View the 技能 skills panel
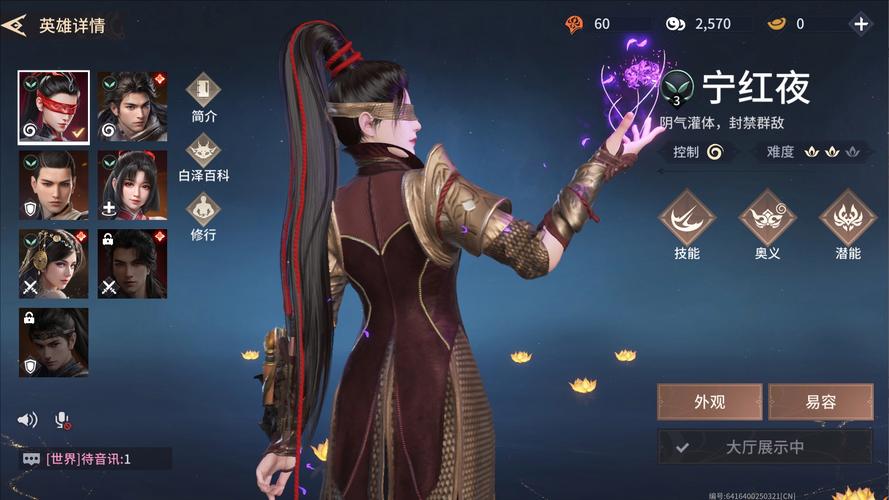This screenshot has width=889, height=500. tap(687, 224)
